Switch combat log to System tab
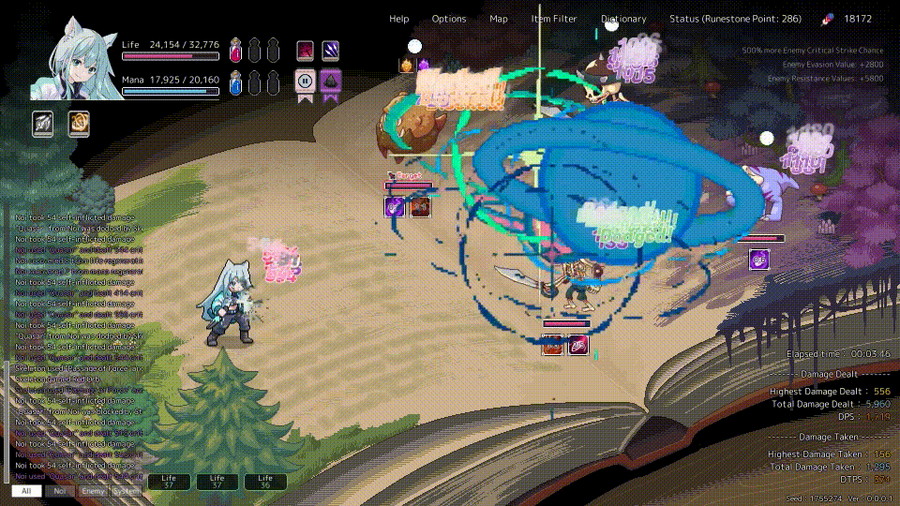Viewport: 900px width, 506px height. click(127, 491)
